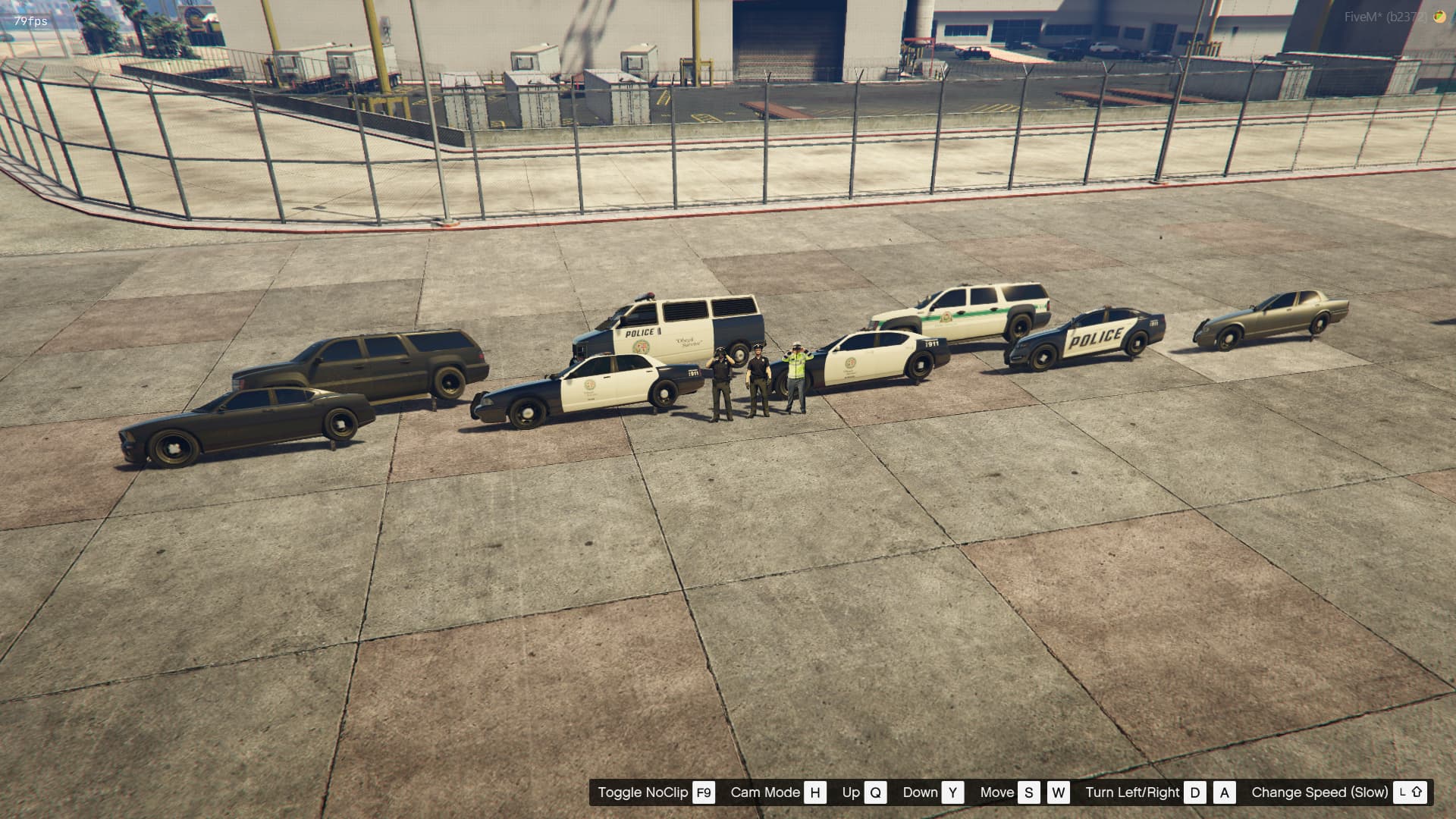Image resolution: width=1456 pixels, height=819 pixels.
Task: Select the W key badge under Move
Action: click(1059, 792)
